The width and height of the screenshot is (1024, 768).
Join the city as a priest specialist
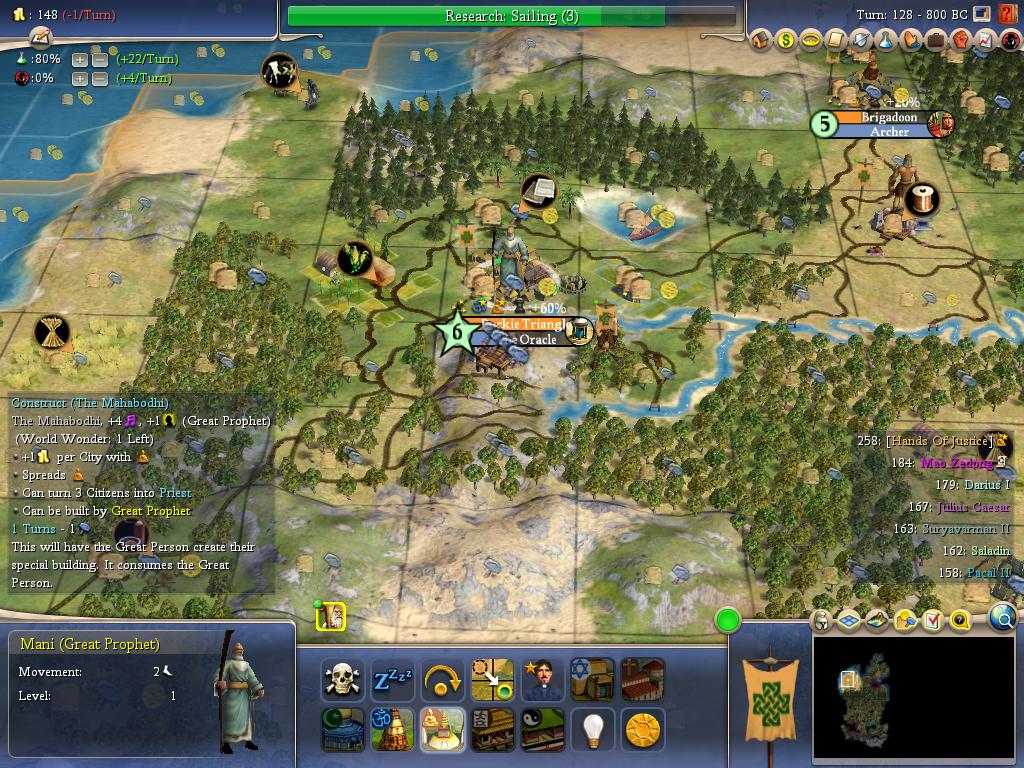pyautogui.click(x=542, y=680)
